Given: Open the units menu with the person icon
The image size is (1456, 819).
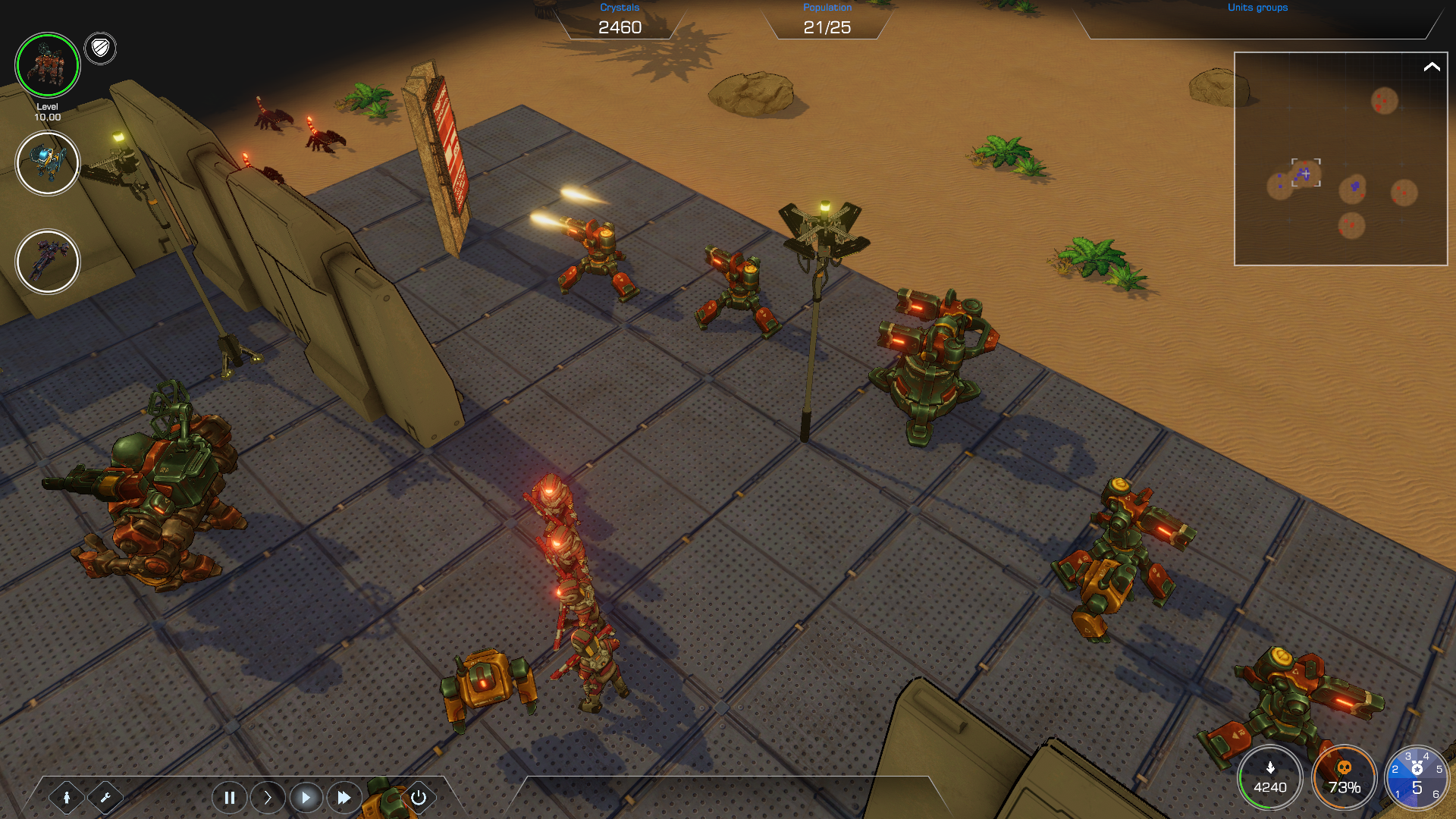Looking at the screenshot, I should (x=67, y=797).
